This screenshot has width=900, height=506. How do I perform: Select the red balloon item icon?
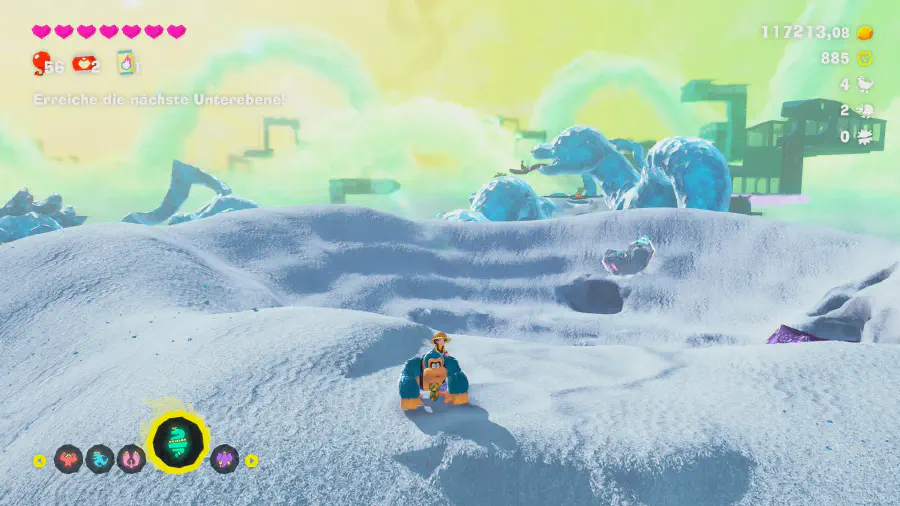point(41,64)
